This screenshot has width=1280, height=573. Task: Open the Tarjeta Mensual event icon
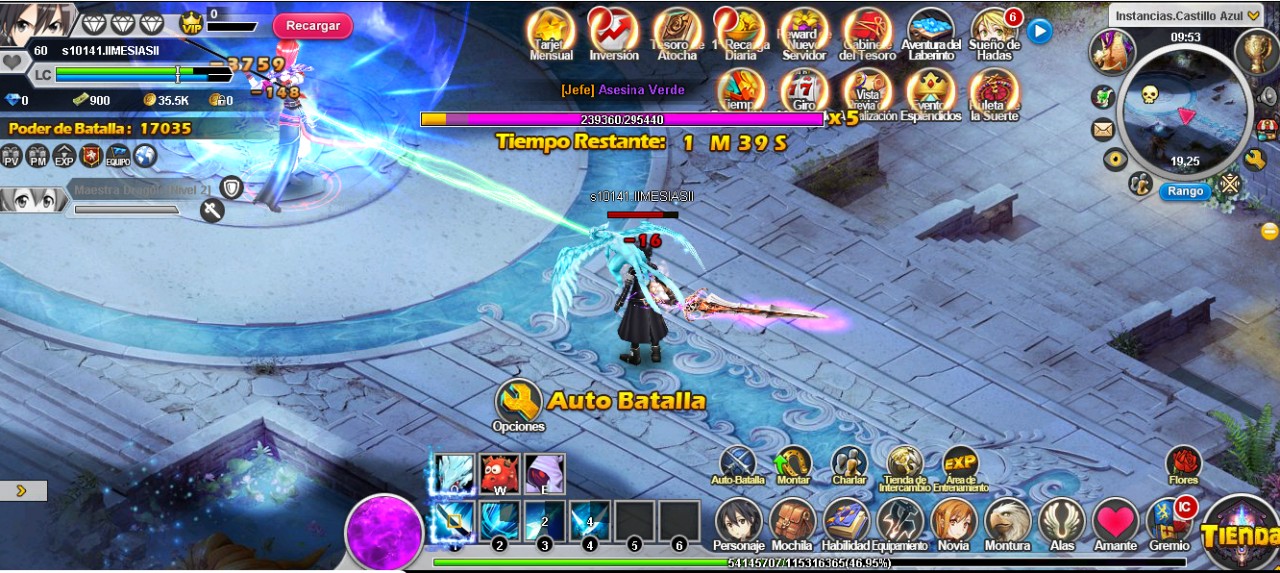551,30
